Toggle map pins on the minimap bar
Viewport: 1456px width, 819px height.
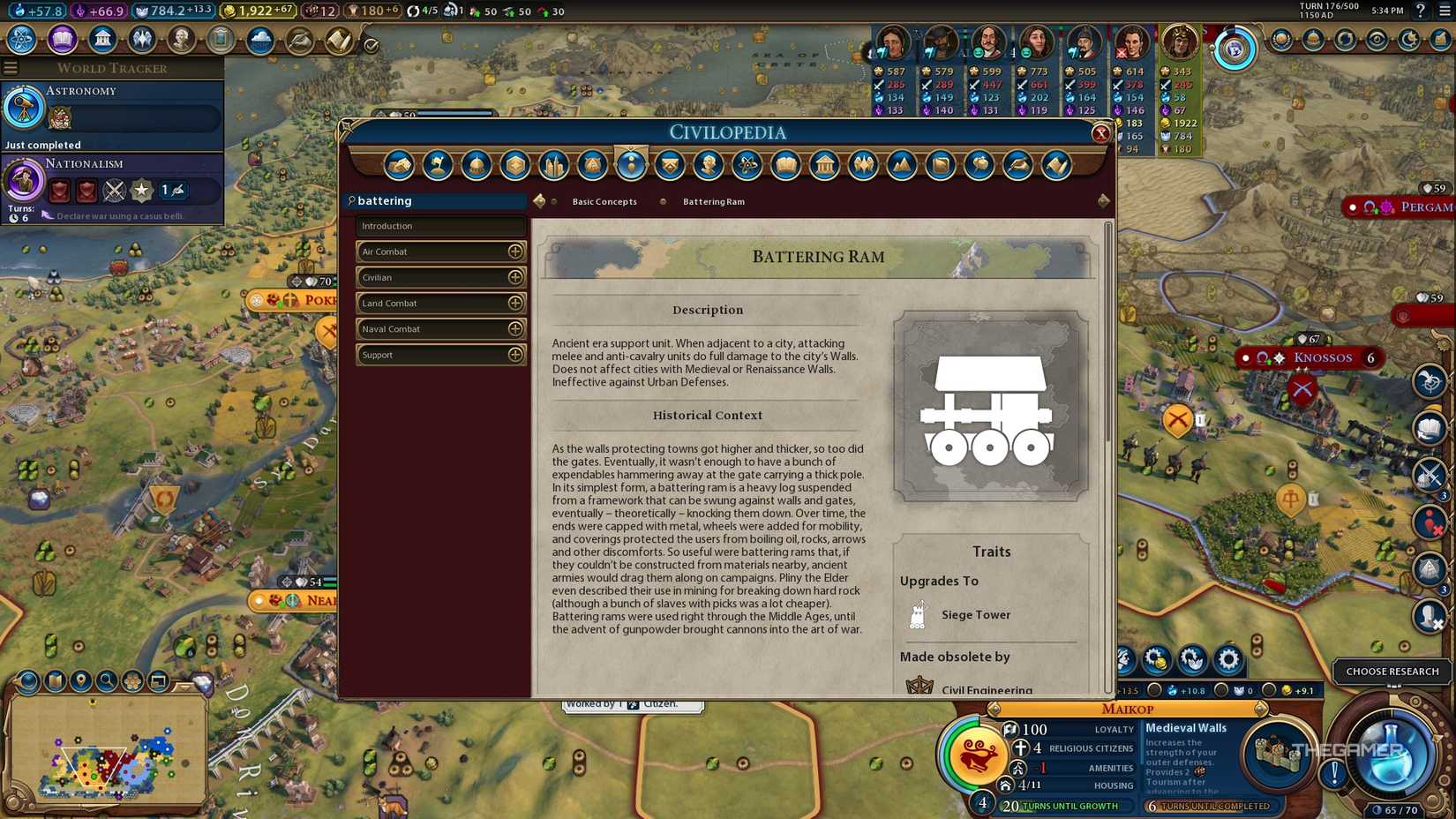pos(81,681)
